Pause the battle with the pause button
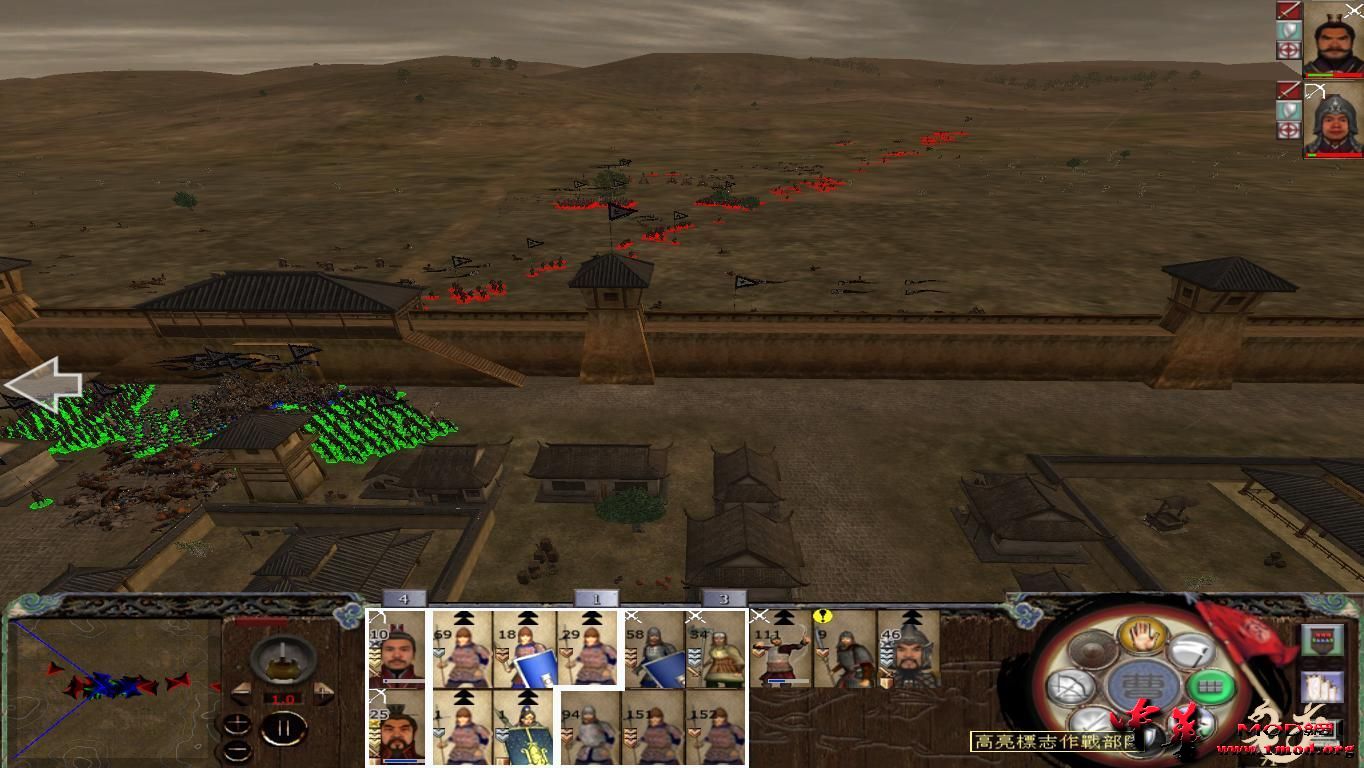 [x=283, y=727]
